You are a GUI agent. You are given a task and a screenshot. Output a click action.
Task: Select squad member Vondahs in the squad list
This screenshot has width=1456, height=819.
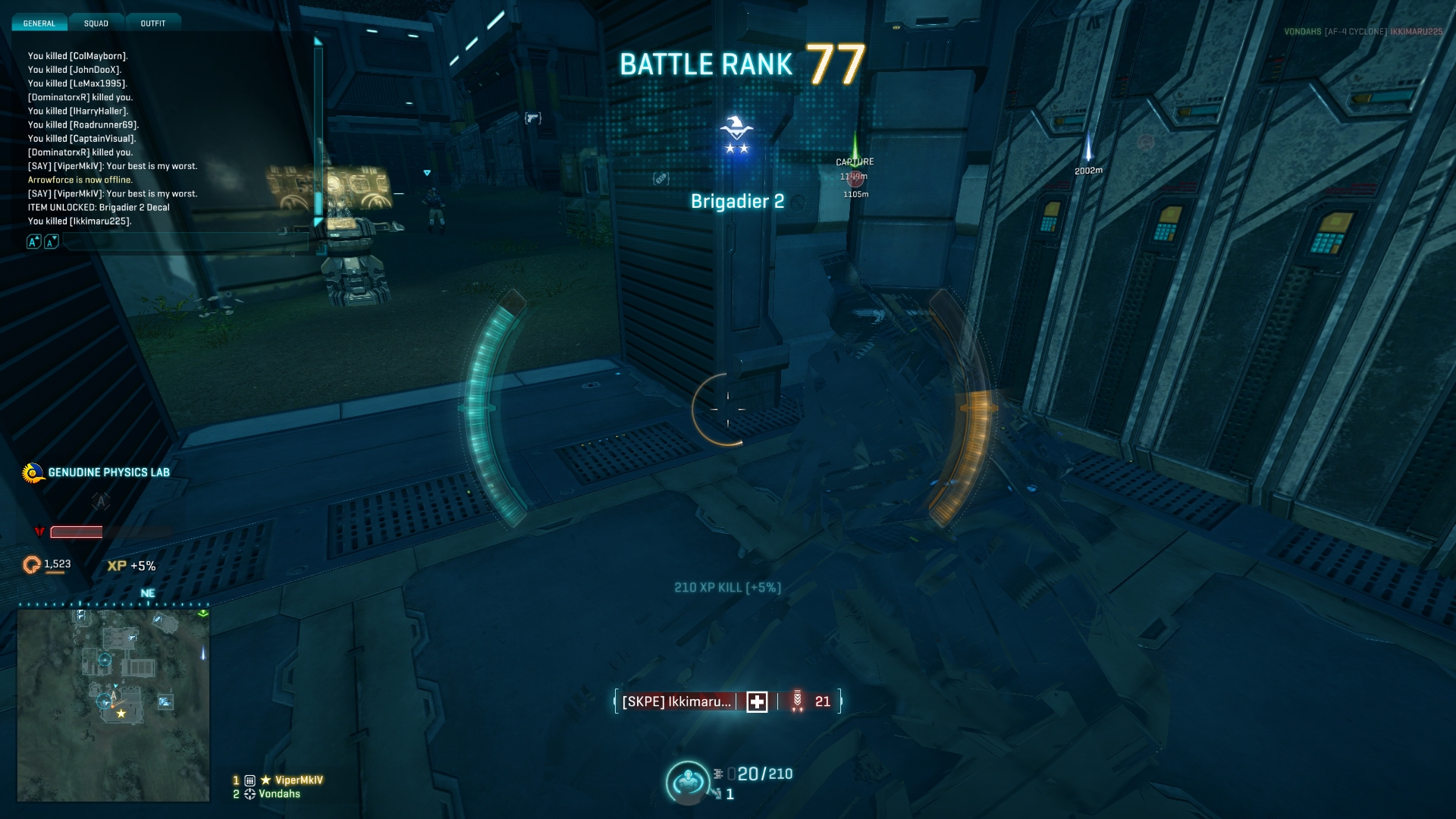point(279,794)
